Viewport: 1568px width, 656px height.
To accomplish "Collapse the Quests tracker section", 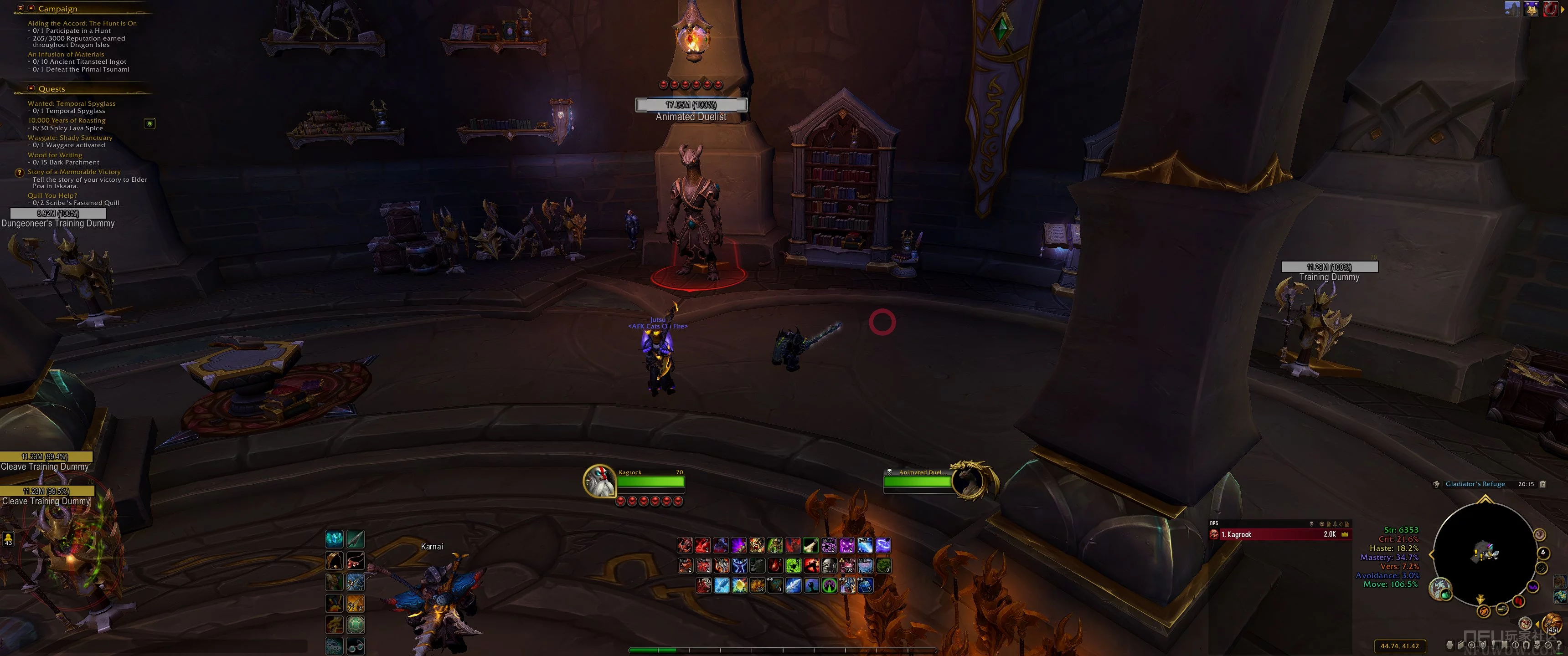I will 31,88.
